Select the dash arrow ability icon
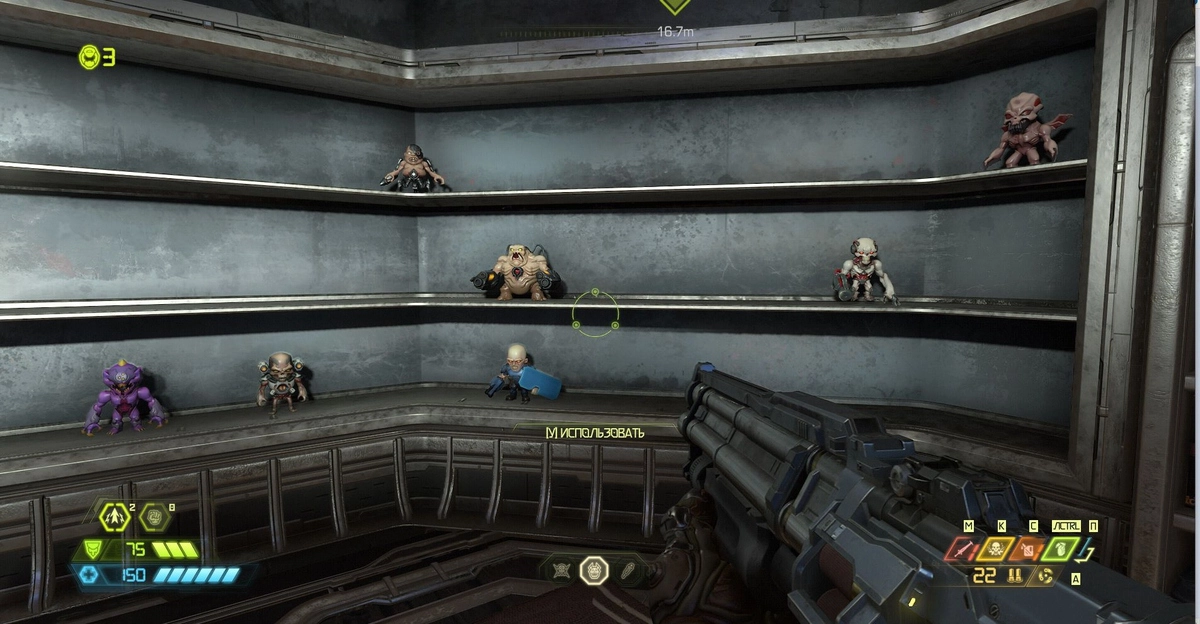 click(115, 517)
